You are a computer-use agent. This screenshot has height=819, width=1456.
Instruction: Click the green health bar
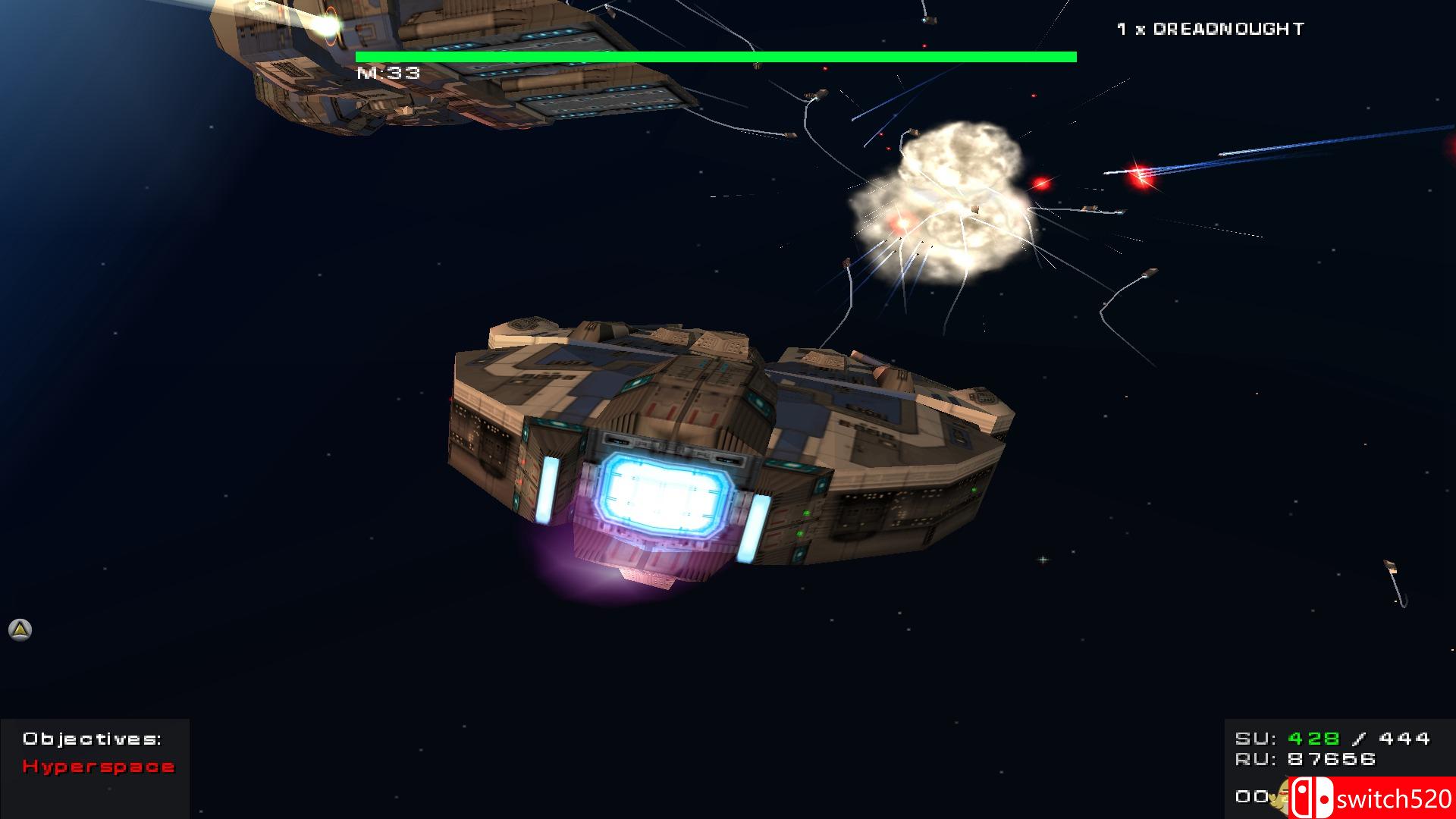tap(715, 55)
